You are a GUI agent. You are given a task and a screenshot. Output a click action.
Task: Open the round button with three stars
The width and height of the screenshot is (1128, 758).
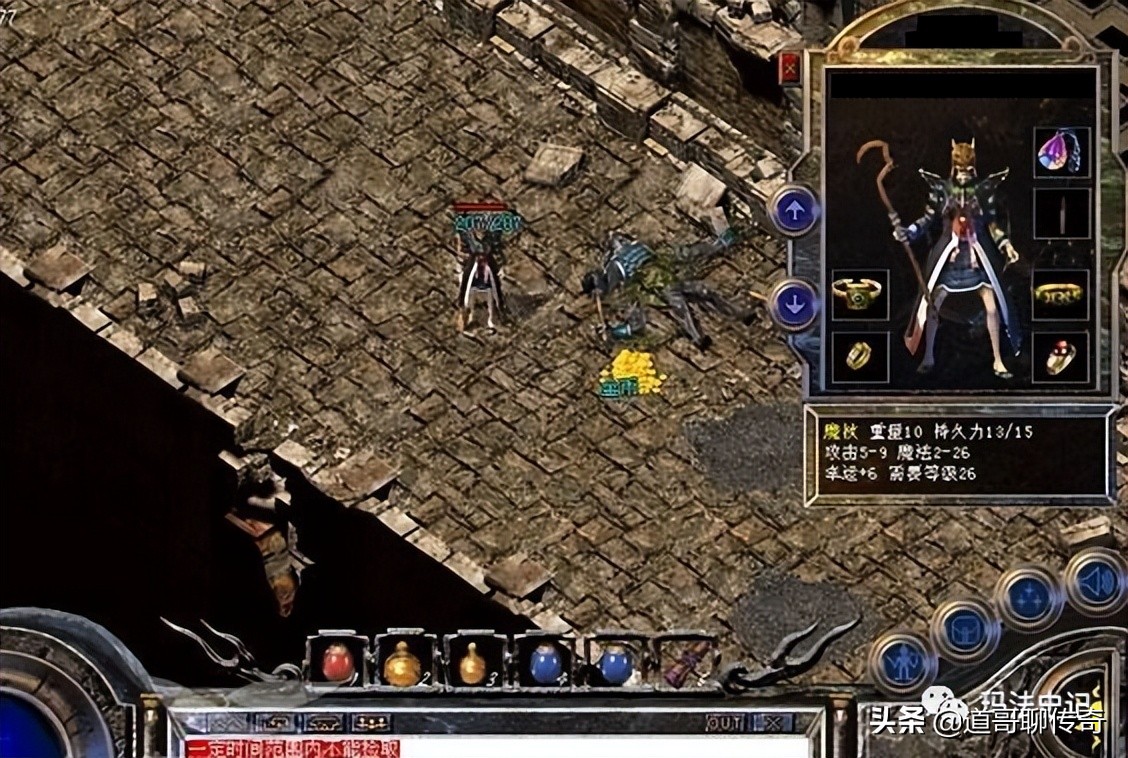pyautogui.click(x=1028, y=599)
